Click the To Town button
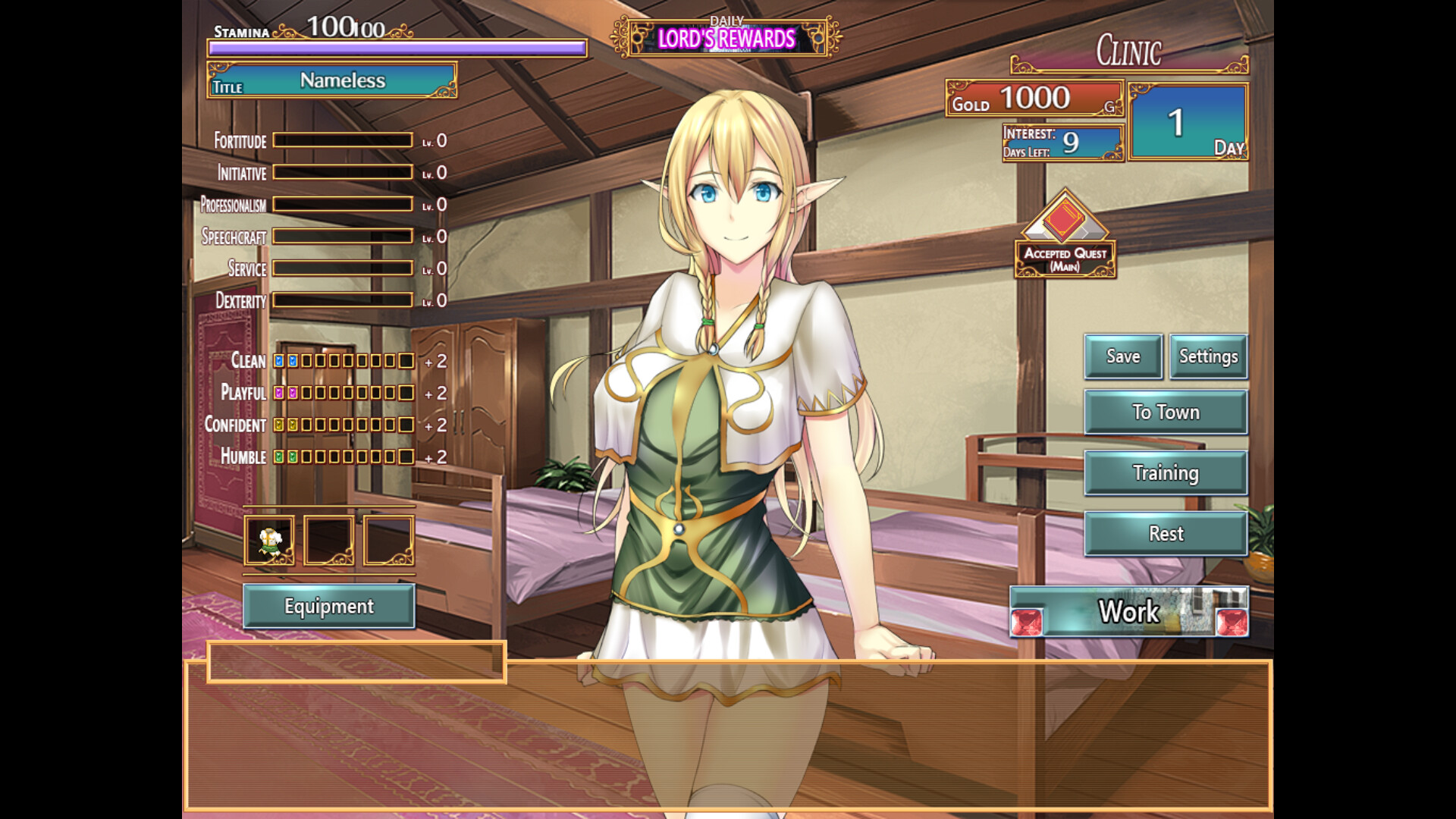Viewport: 1456px width, 819px height. tap(1166, 412)
